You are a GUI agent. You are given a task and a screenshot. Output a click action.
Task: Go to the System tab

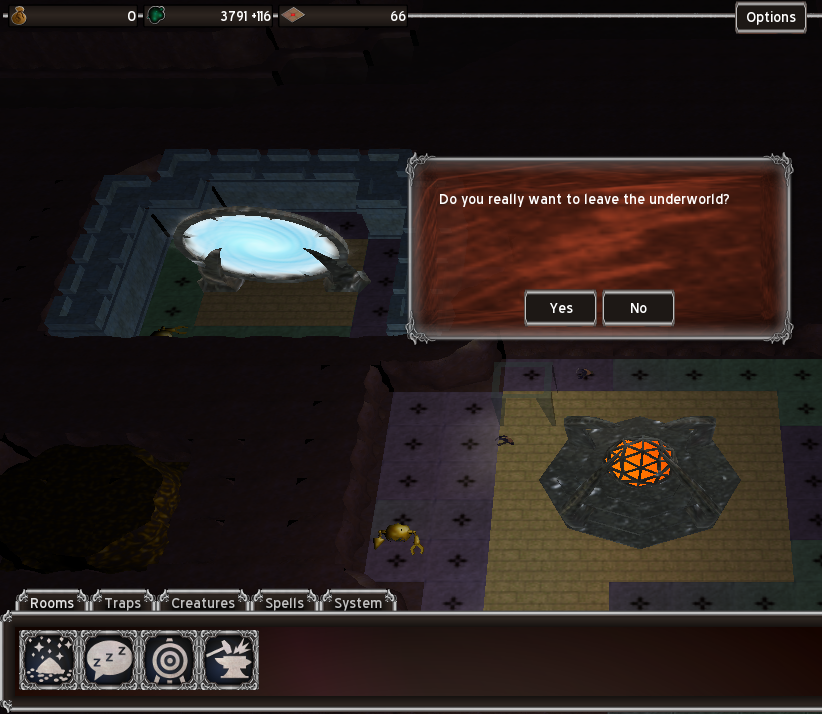357,603
